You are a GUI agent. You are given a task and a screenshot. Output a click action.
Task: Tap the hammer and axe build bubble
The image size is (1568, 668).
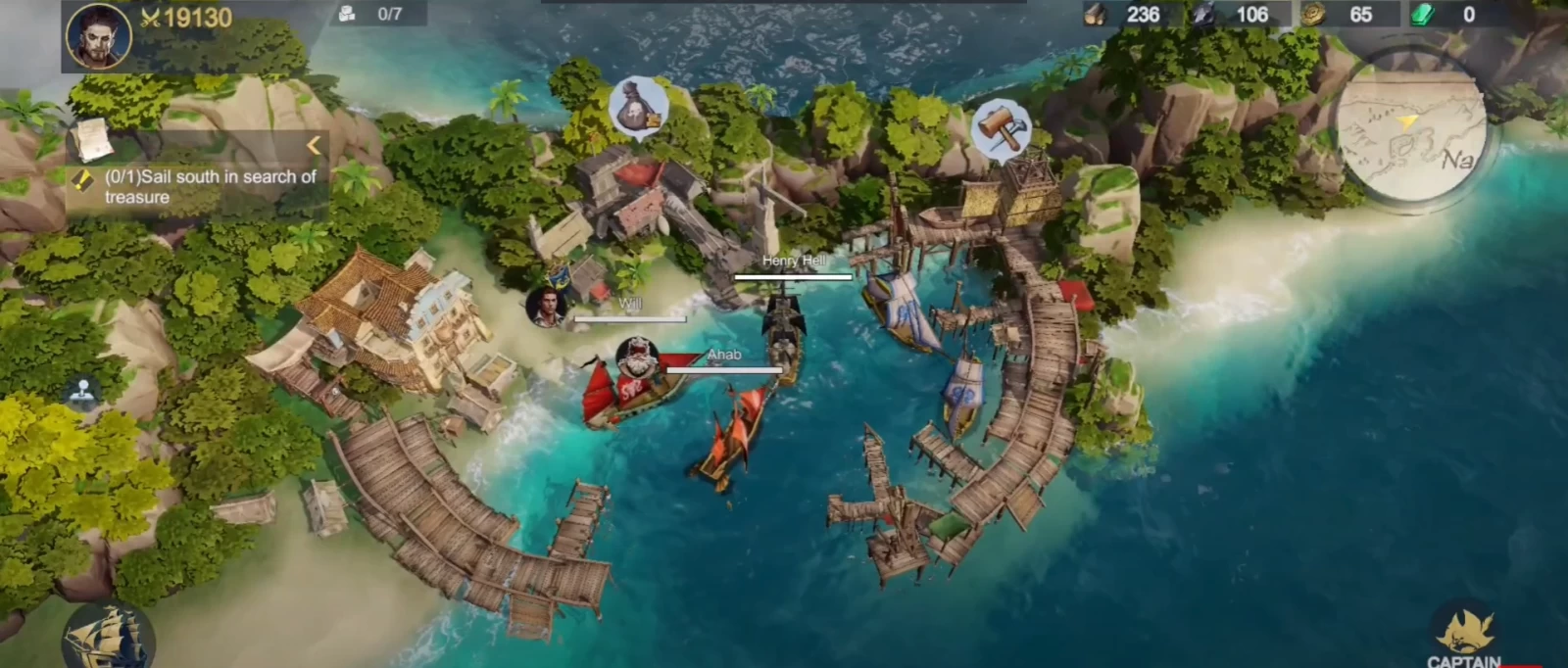pos(1001,129)
